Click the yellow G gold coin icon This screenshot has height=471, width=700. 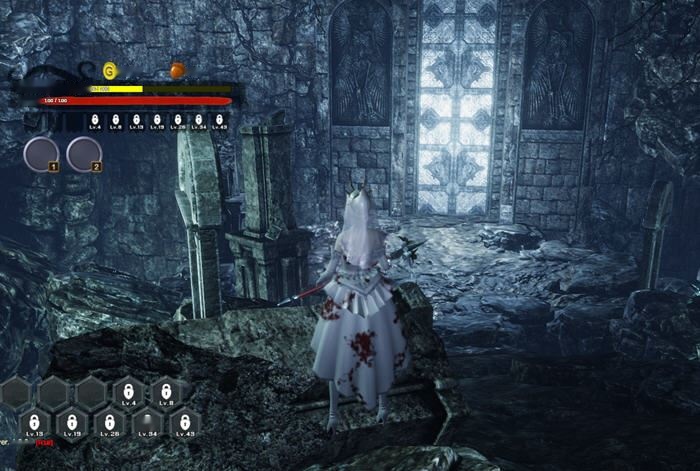click(109, 70)
